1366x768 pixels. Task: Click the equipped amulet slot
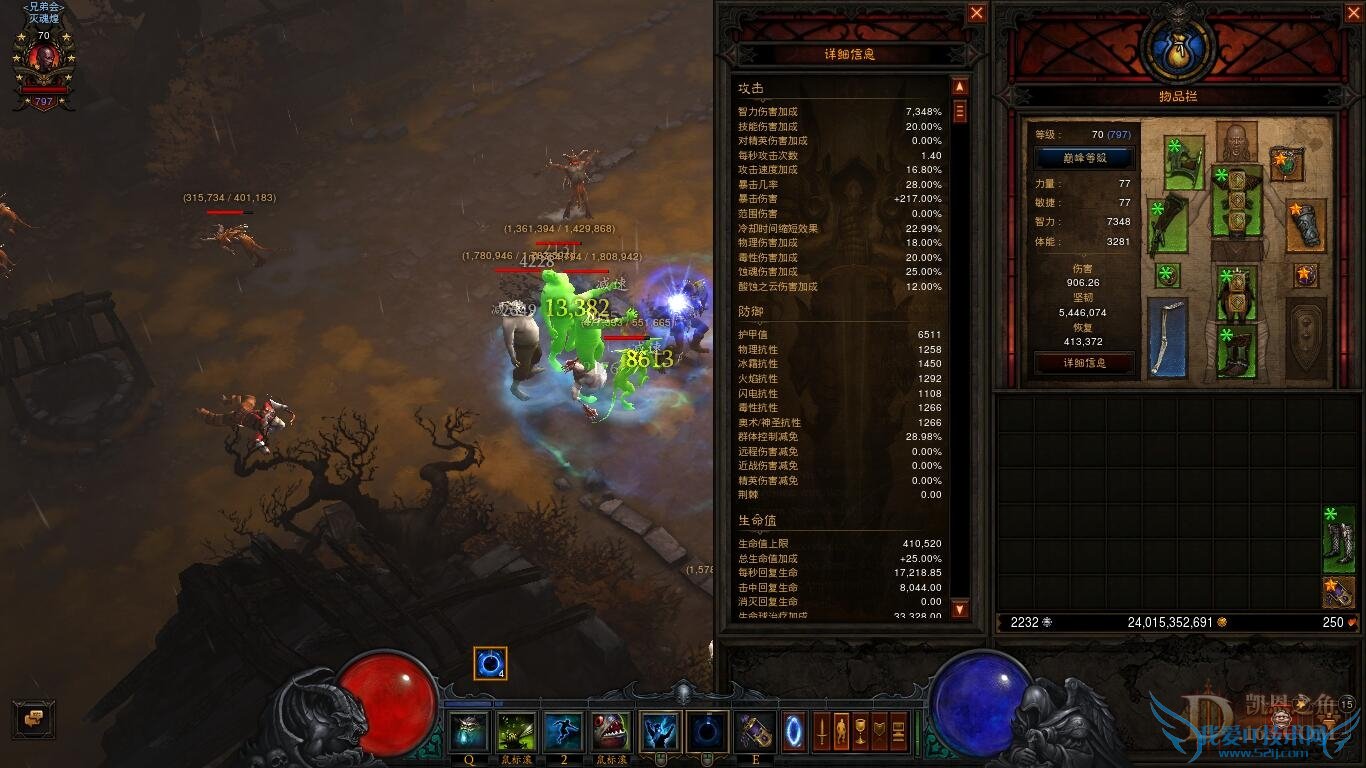pos(1286,161)
